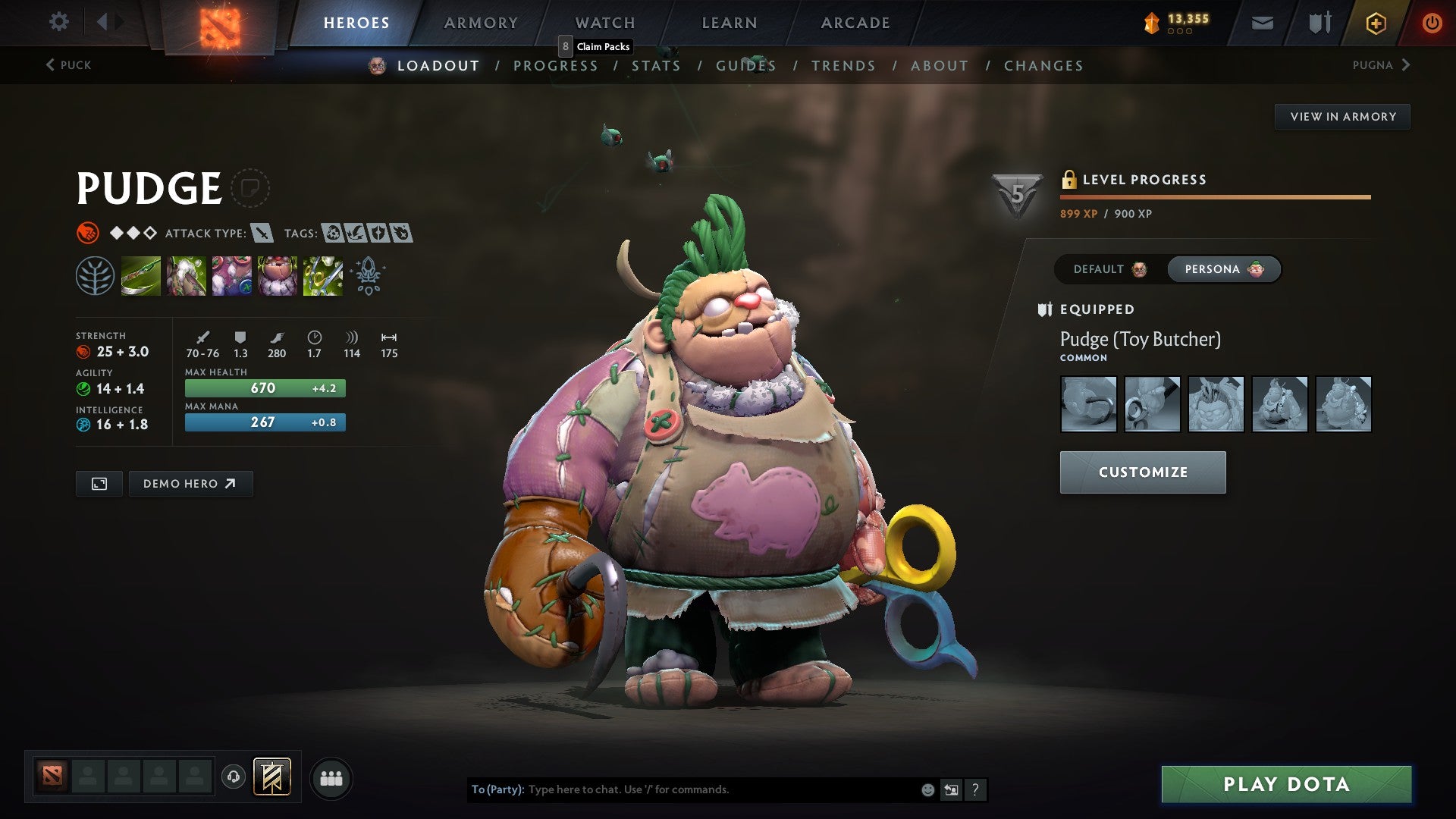The image size is (1456, 819).
Task: Open the settings gear menu
Action: (58, 22)
